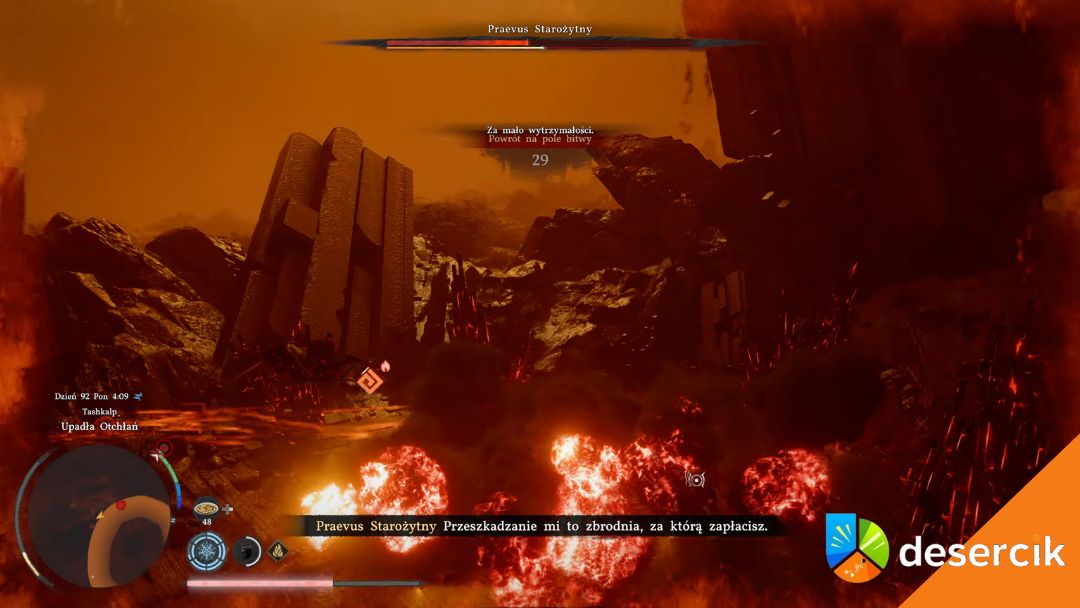Select the food bowl quick slot
The width and height of the screenshot is (1080, 608).
[x=207, y=507]
